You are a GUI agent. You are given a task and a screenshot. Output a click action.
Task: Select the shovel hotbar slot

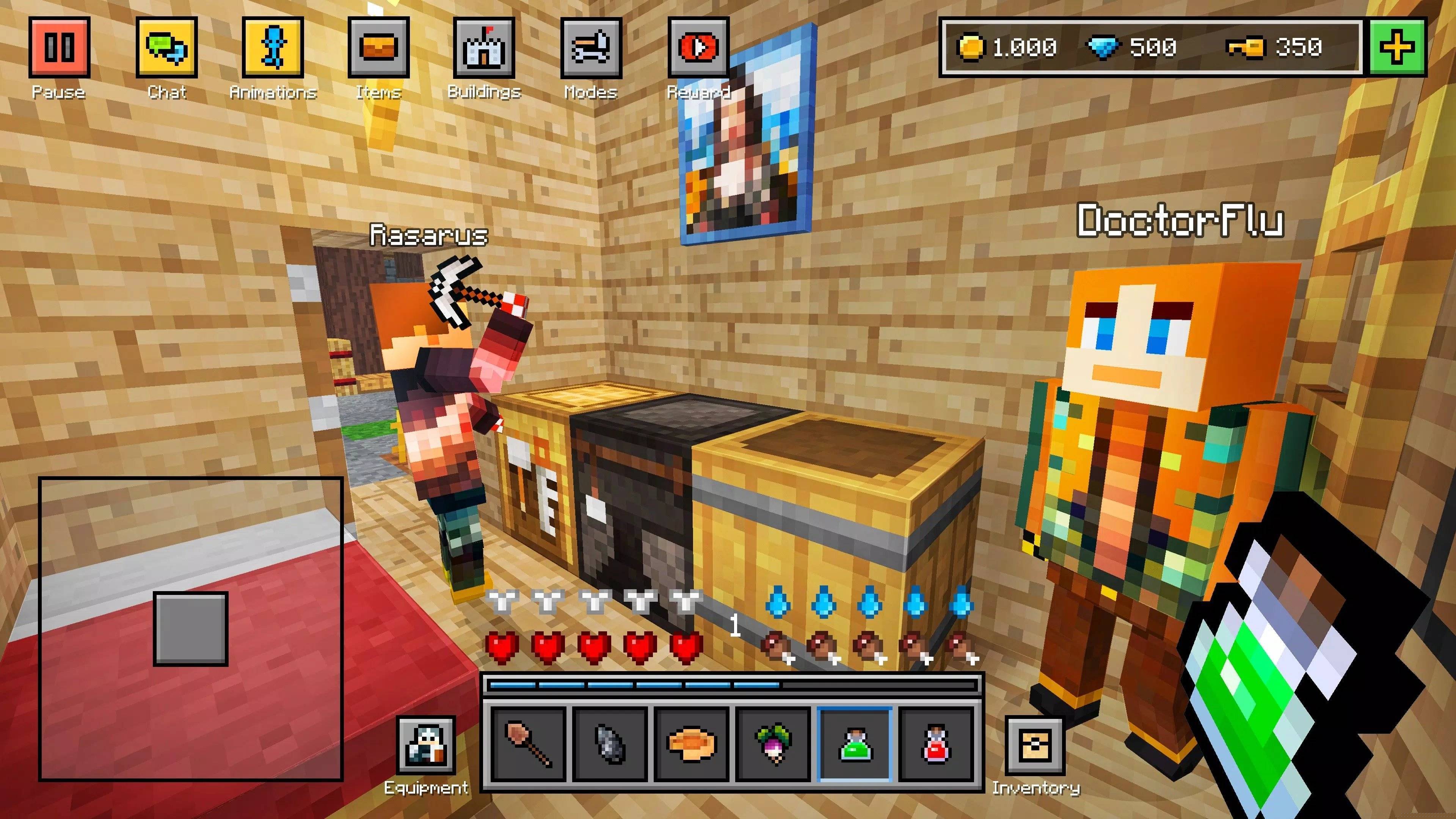529,744
